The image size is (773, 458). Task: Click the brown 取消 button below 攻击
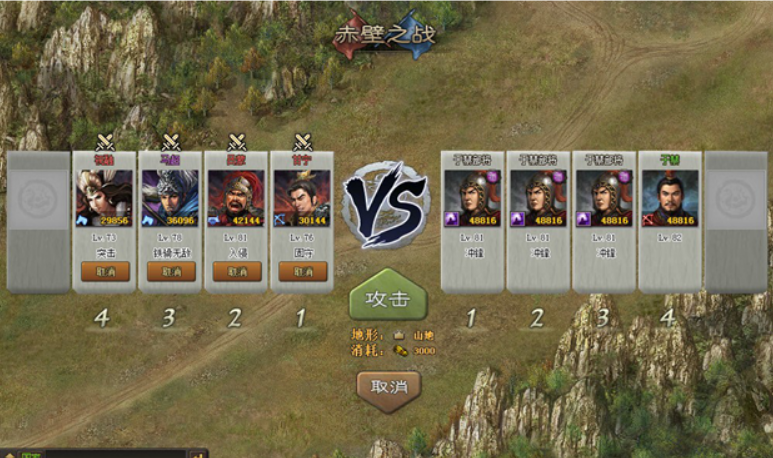tap(388, 387)
